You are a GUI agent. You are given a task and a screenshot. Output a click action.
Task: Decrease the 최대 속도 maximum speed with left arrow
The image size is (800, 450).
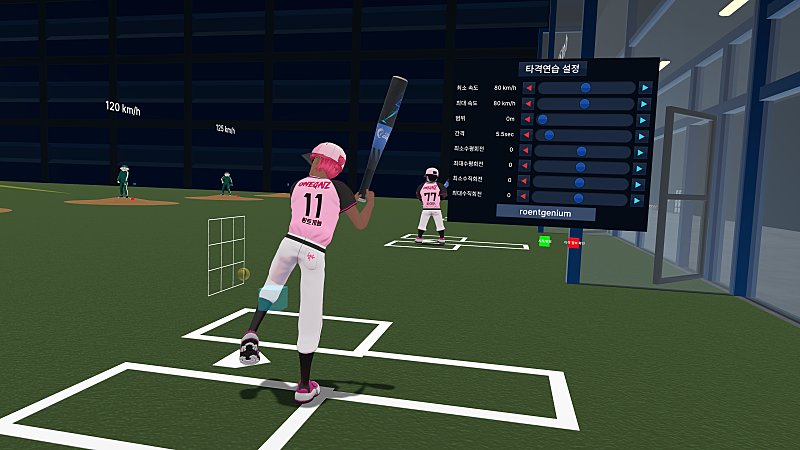pyautogui.click(x=528, y=104)
